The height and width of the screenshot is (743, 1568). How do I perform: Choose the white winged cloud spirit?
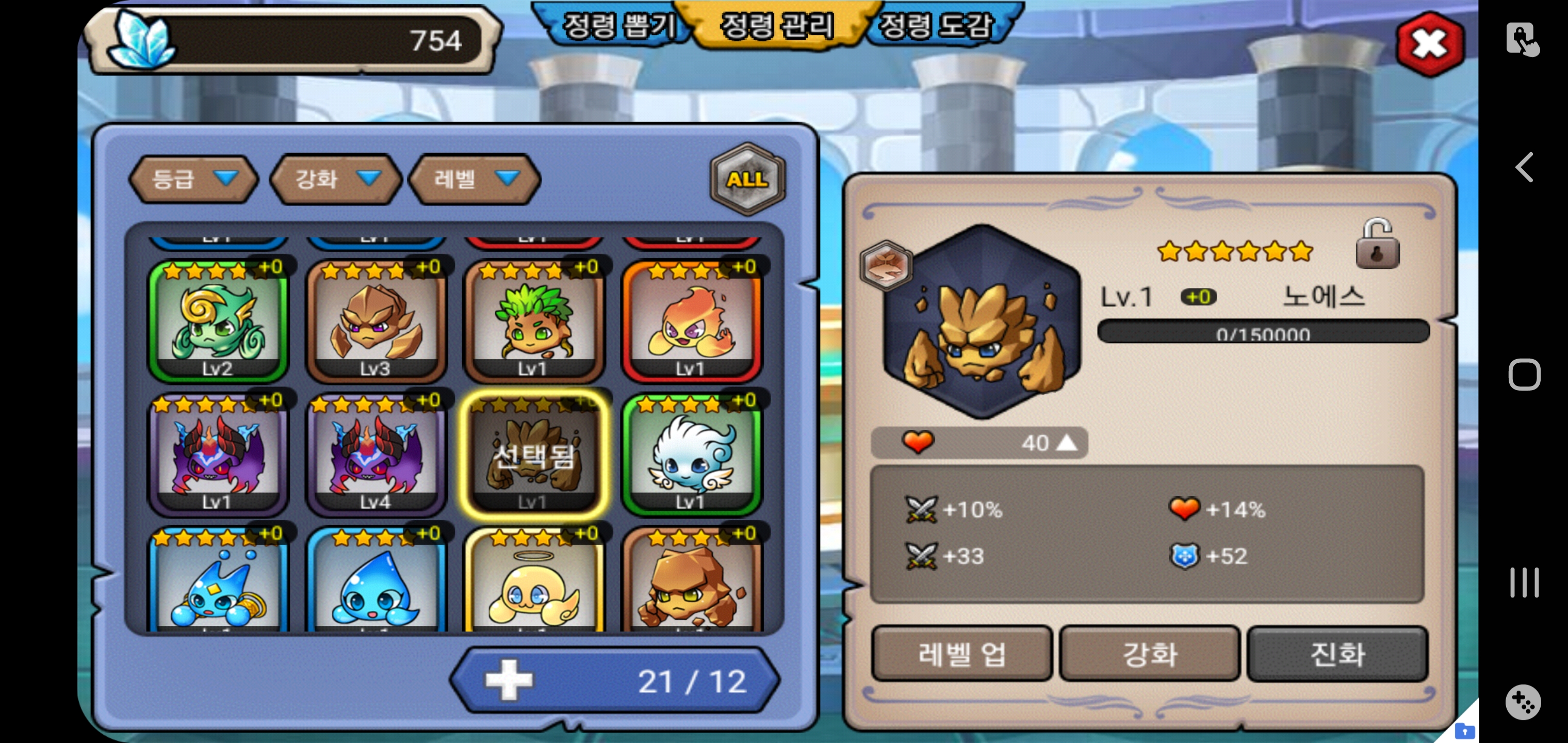691,455
